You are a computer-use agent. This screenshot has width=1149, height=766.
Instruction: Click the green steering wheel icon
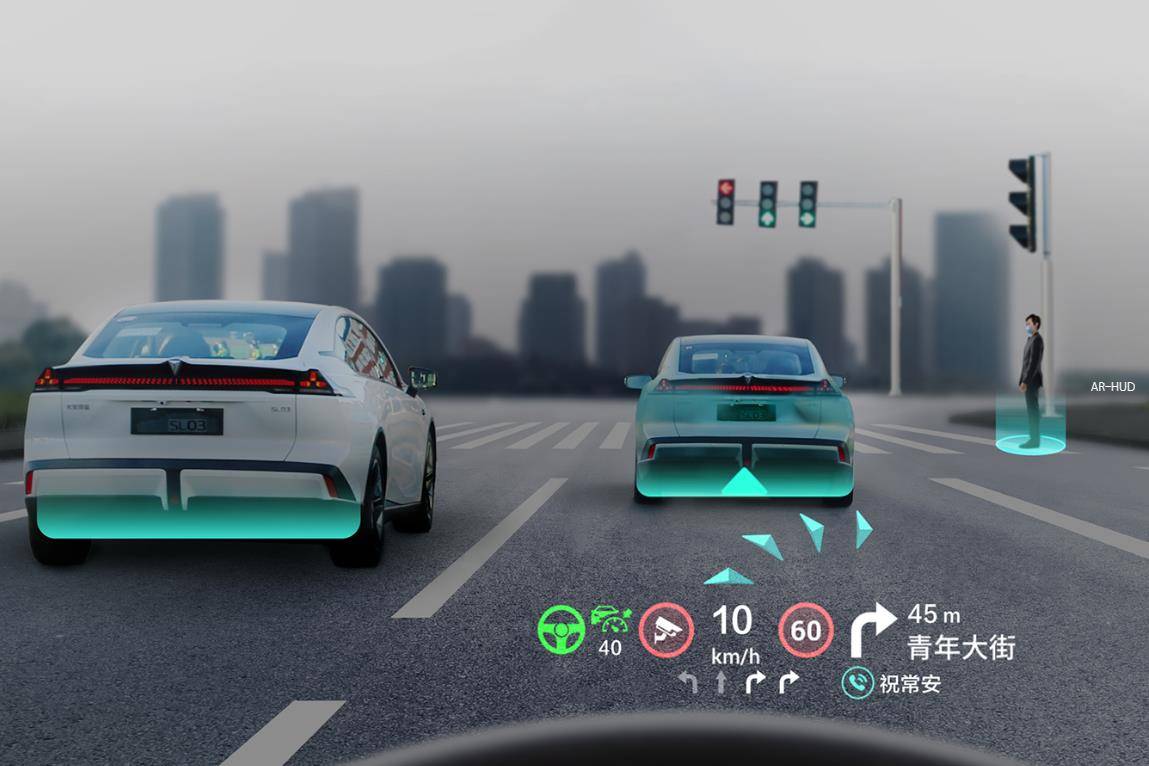click(x=561, y=630)
